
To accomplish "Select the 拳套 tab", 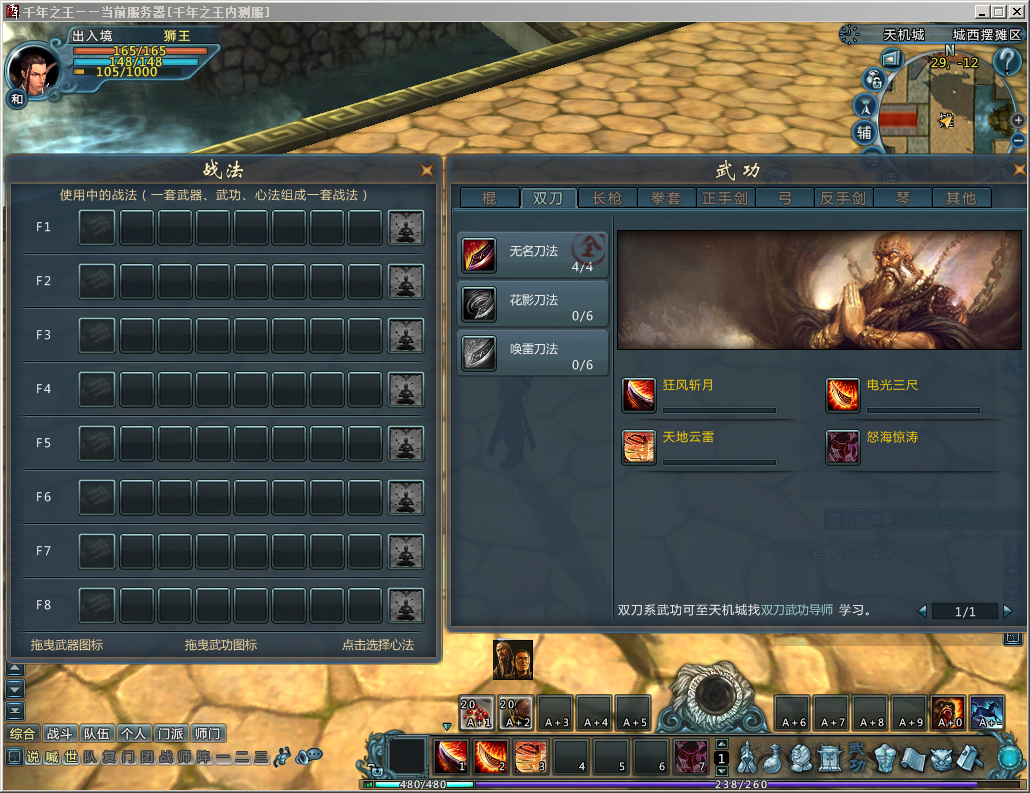I will [666, 198].
